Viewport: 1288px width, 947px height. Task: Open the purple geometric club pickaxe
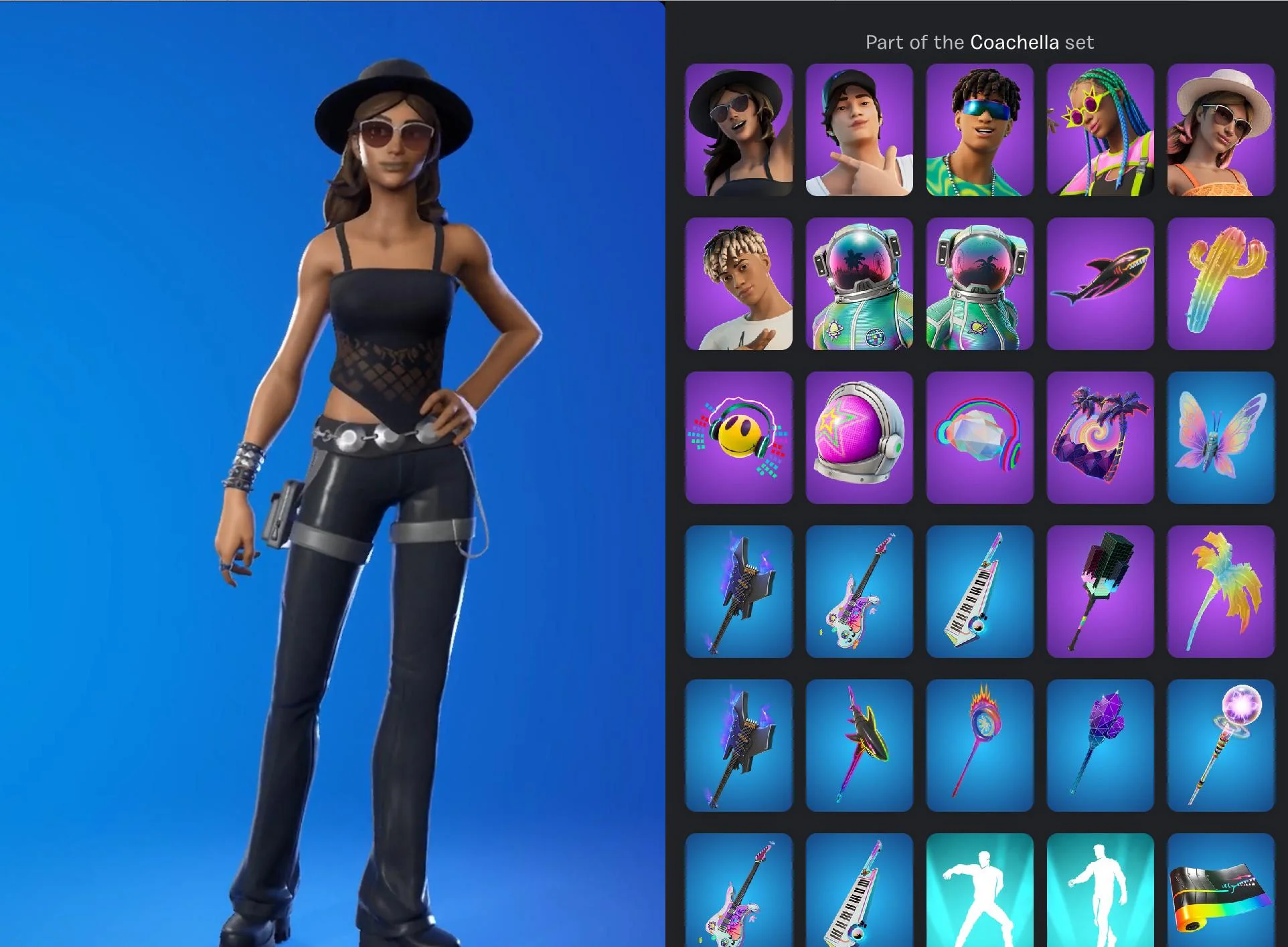[x=1100, y=746]
